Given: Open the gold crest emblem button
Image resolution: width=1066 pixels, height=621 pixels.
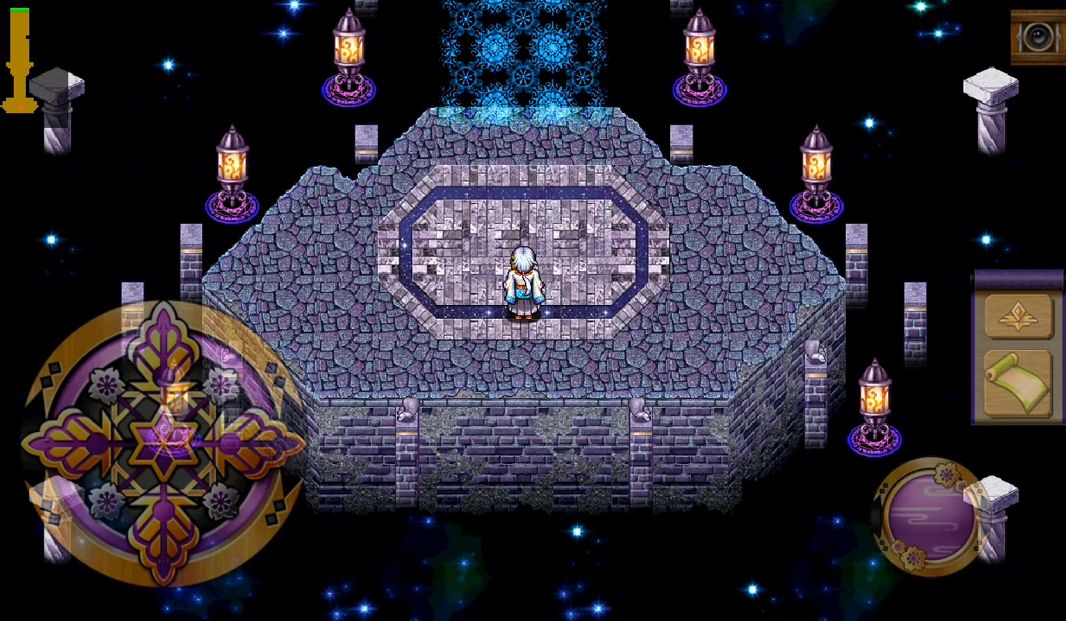Looking at the screenshot, I should point(1019,316).
